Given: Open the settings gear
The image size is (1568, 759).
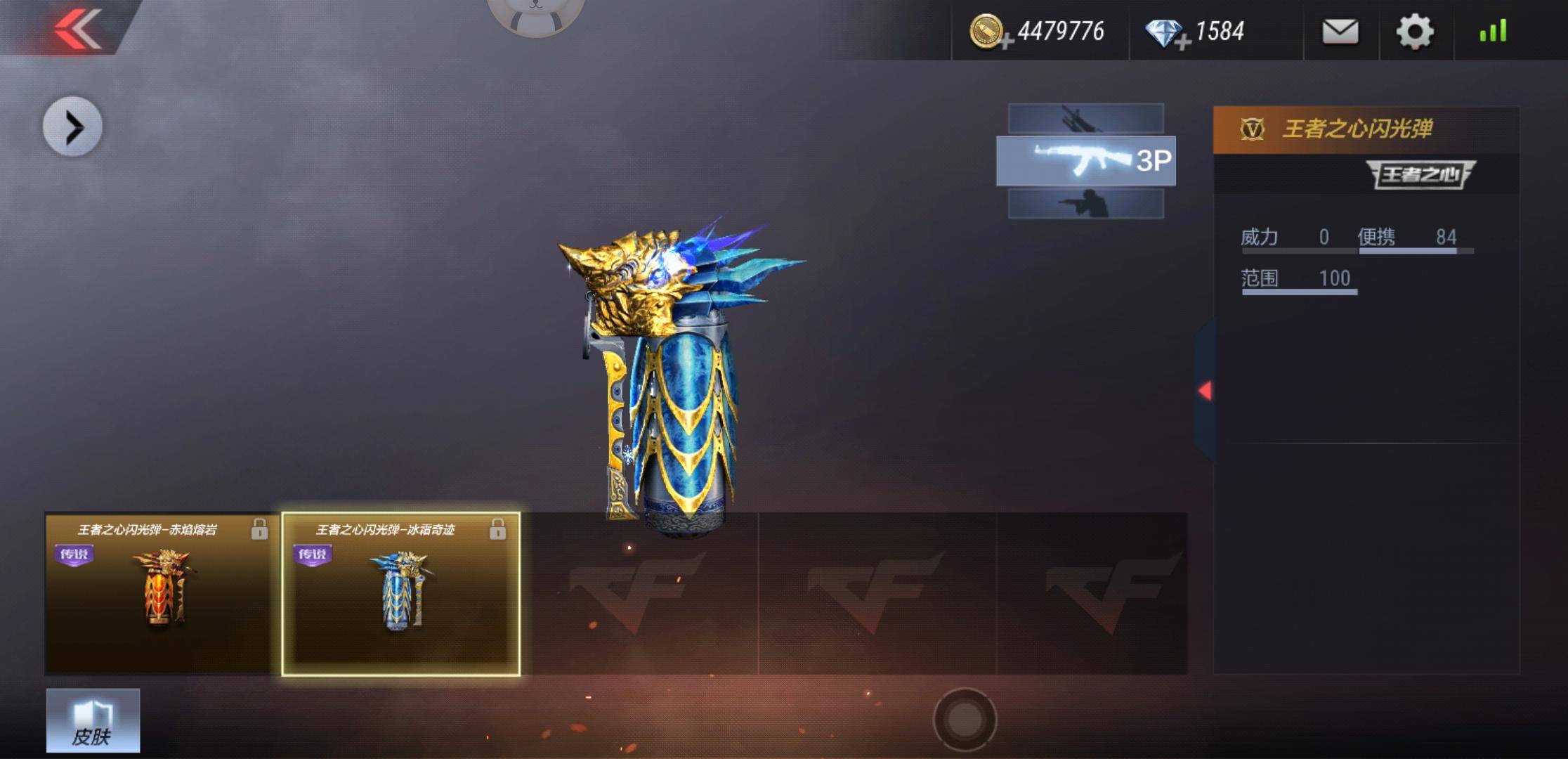Looking at the screenshot, I should [x=1414, y=32].
